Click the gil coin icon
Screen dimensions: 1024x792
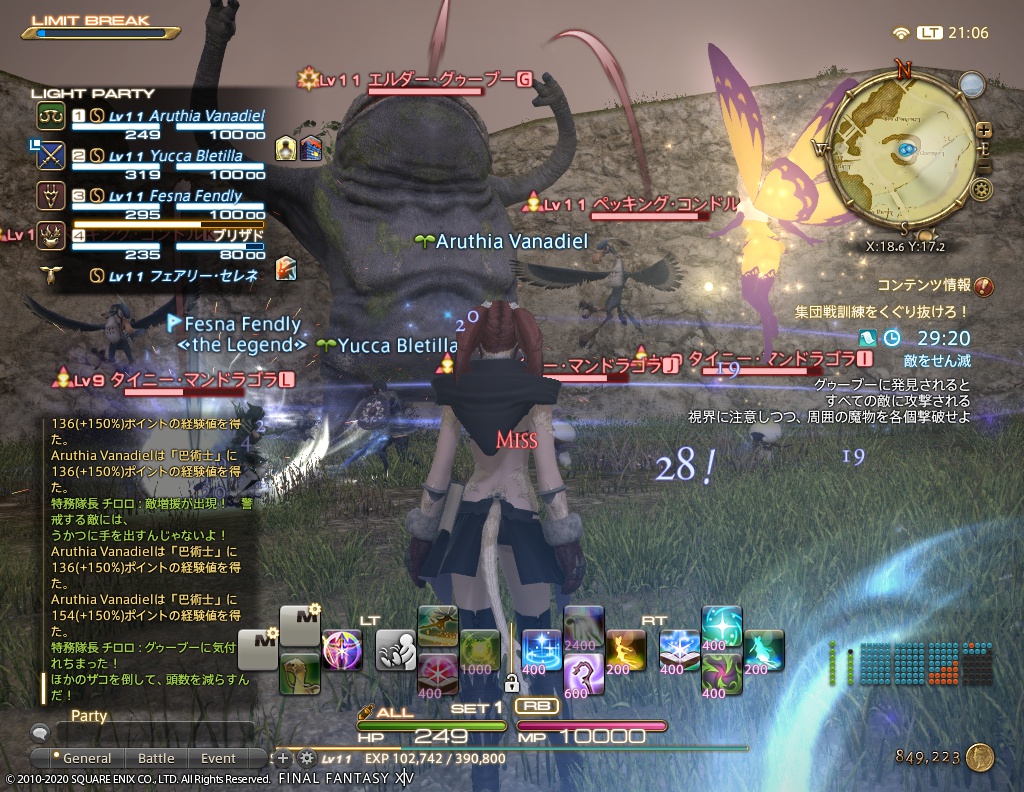pyautogui.click(x=979, y=757)
